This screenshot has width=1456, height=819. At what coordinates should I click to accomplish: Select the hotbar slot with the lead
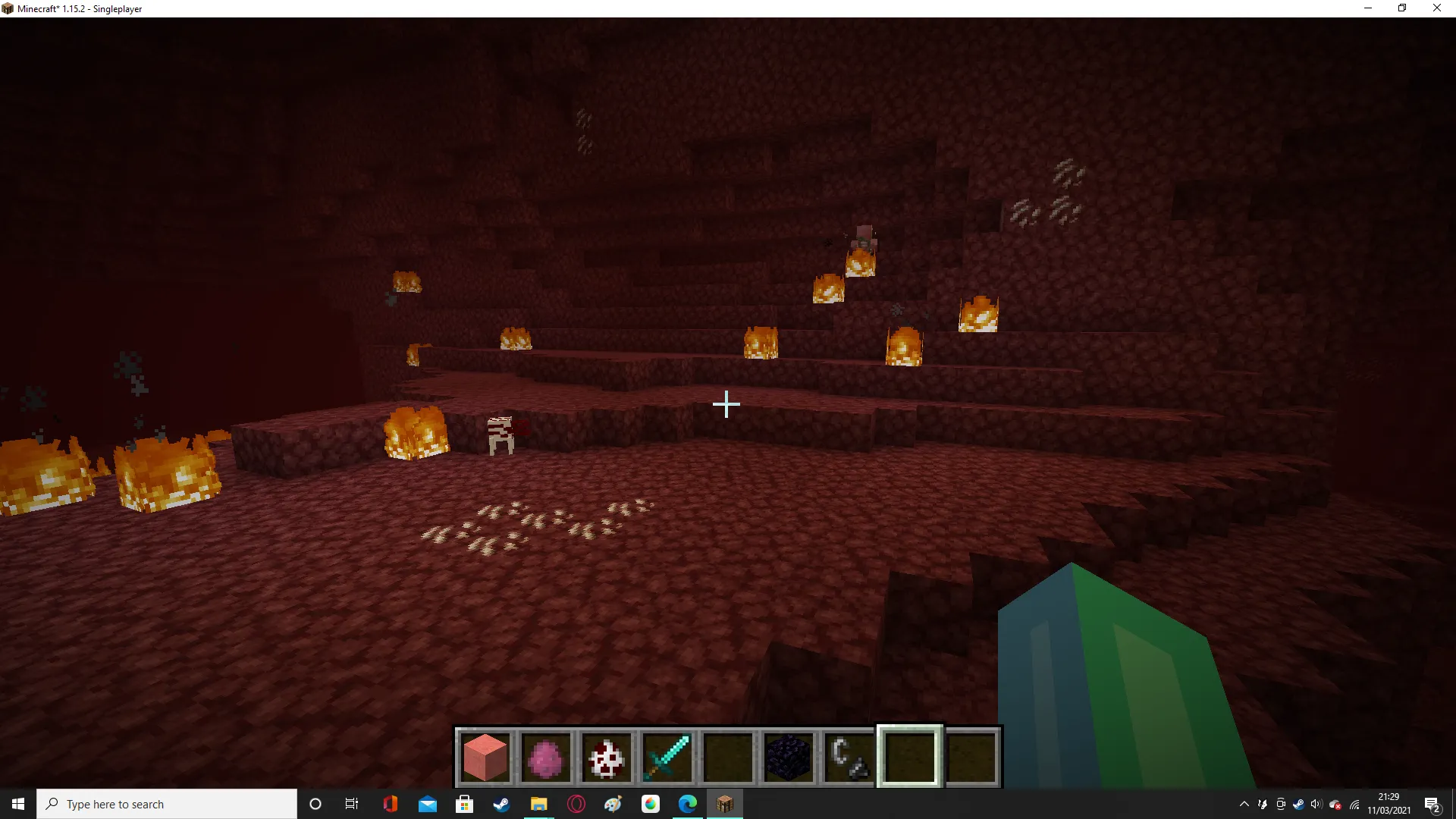pos(848,756)
